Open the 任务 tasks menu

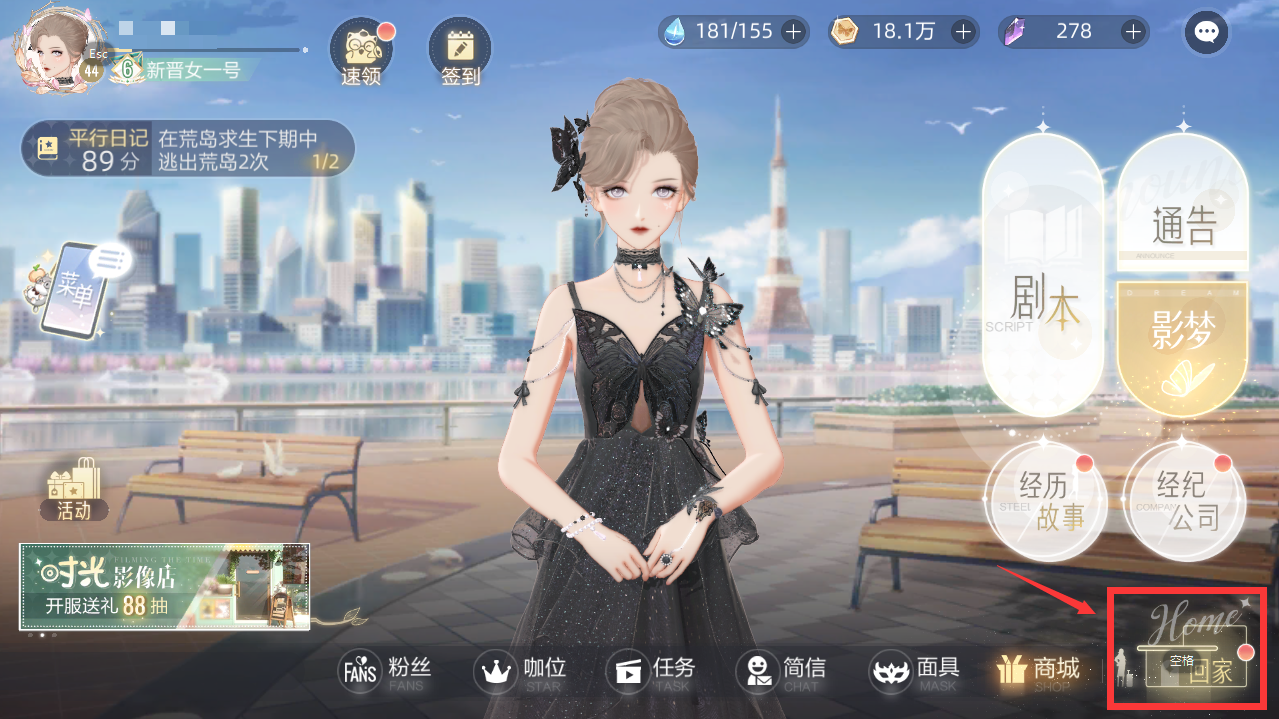click(x=654, y=671)
